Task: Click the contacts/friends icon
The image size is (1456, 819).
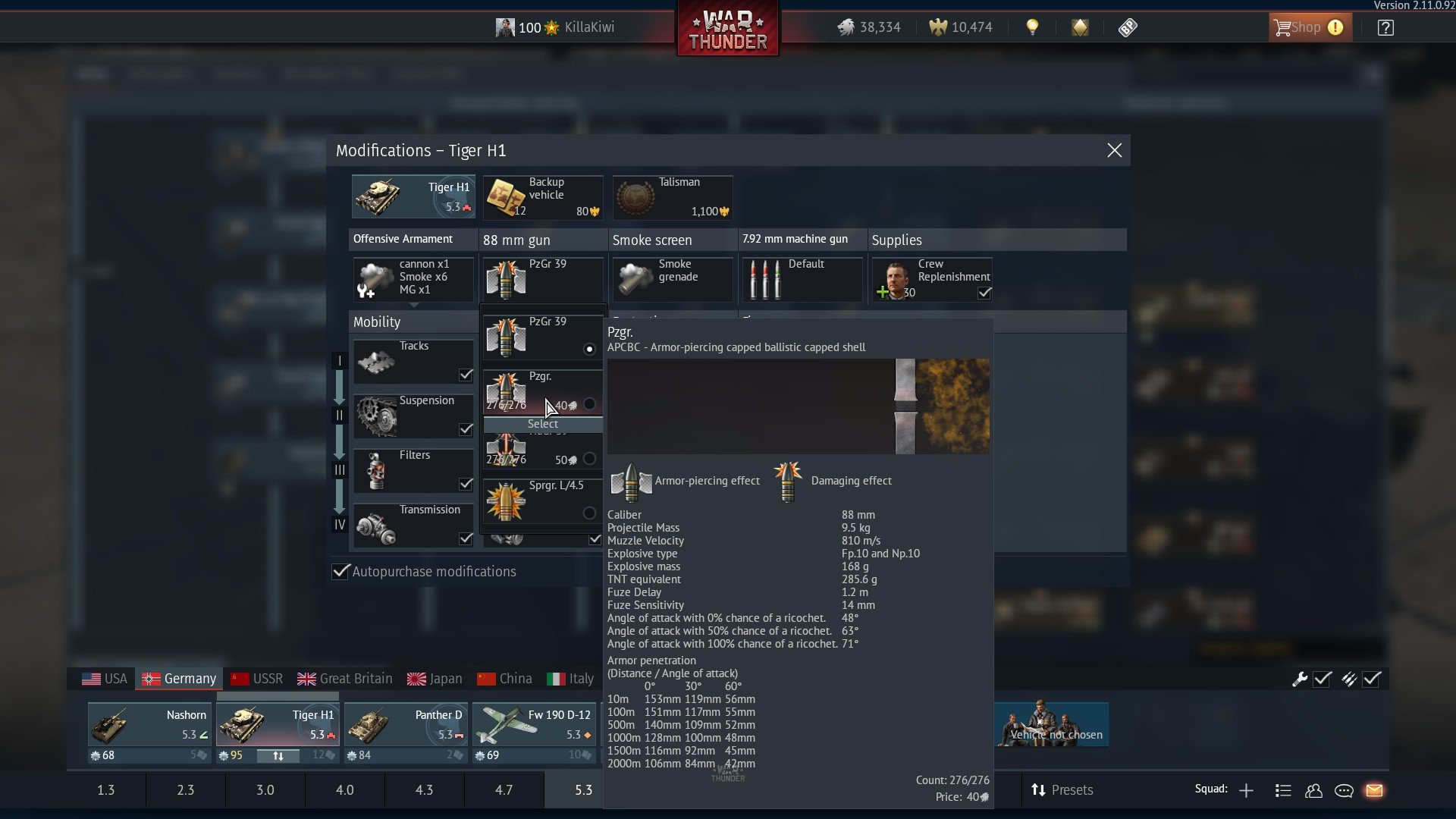Action: click(1314, 790)
